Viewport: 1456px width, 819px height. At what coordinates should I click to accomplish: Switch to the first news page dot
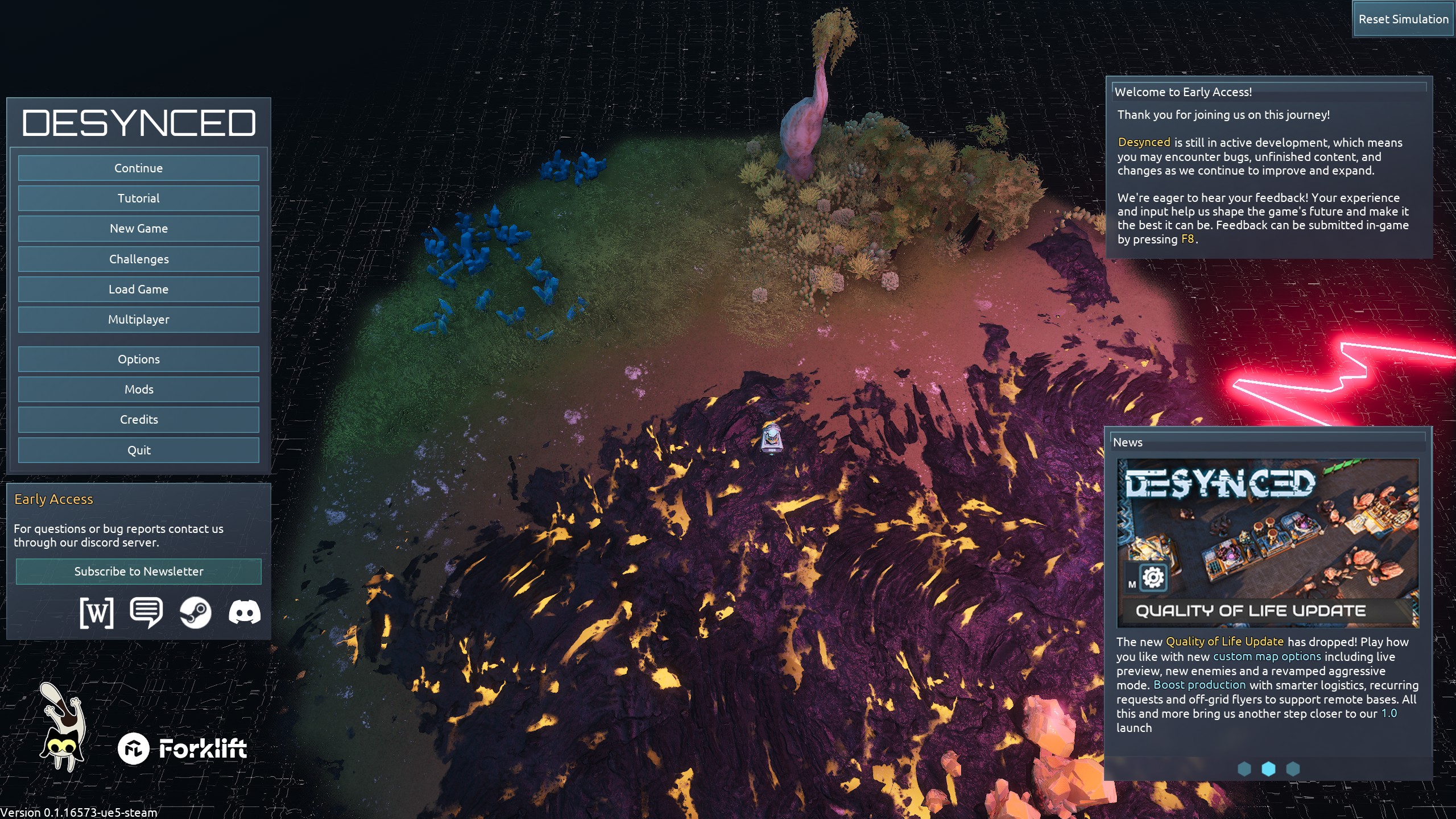point(1244,769)
